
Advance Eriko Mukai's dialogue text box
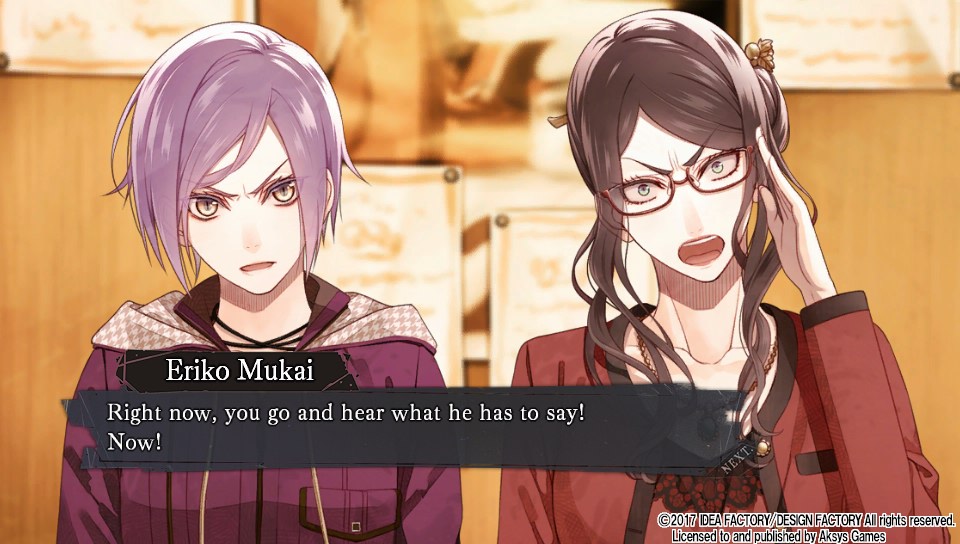click(400, 426)
